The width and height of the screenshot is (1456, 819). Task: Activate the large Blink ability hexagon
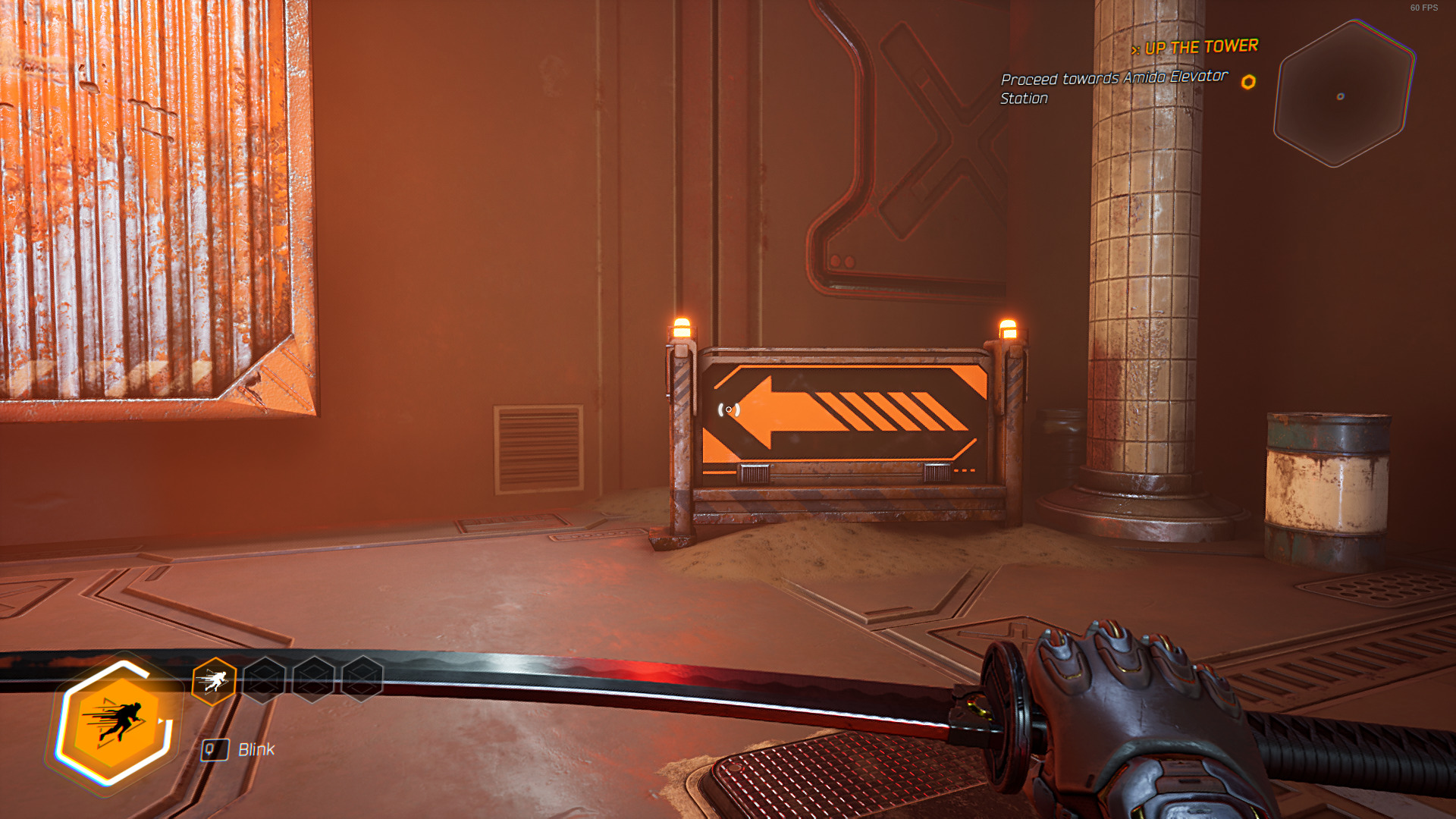(x=115, y=723)
